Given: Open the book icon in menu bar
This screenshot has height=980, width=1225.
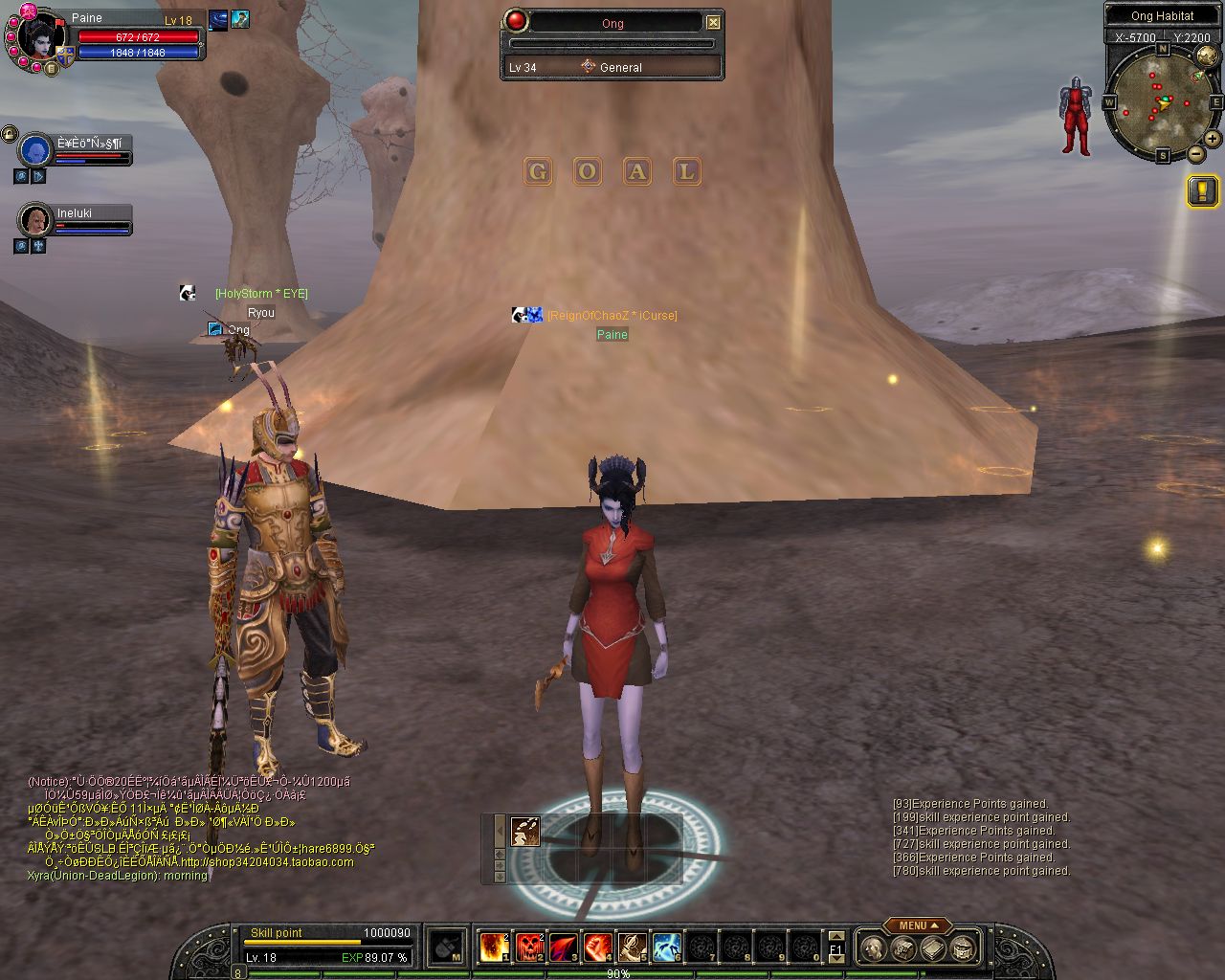Looking at the screenshot, I should coord(933,948).
